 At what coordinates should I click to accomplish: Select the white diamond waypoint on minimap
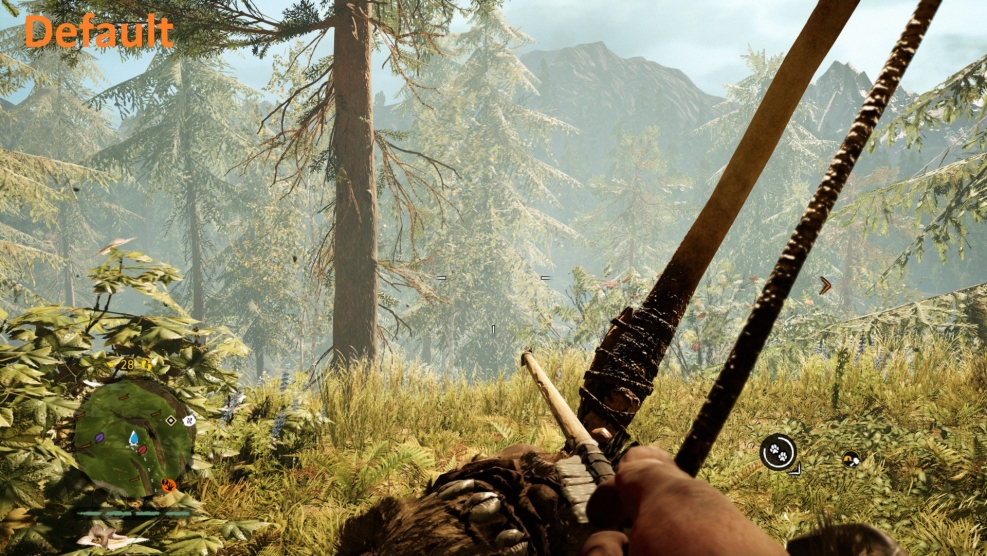(170, 420)
